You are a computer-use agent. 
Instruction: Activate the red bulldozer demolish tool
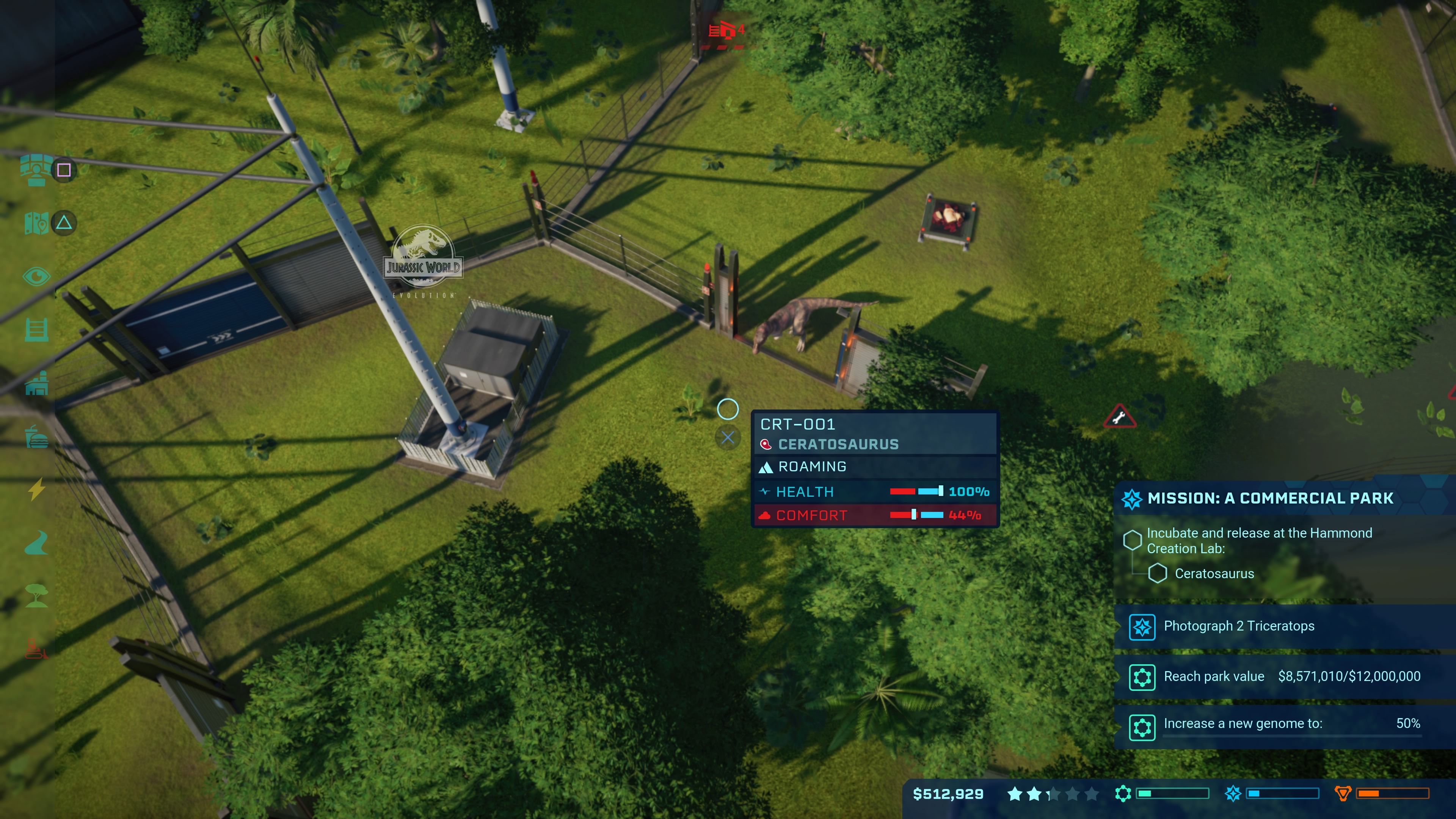tap(36, 650)
